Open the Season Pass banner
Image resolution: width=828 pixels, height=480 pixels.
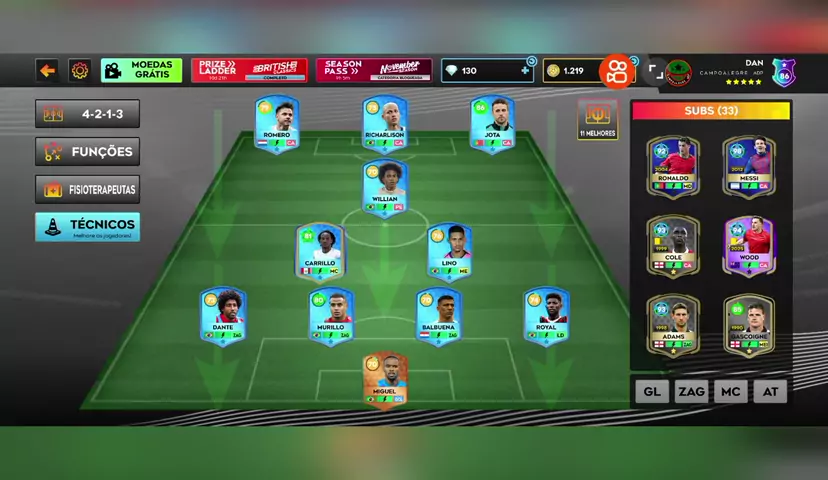(374, 70)
